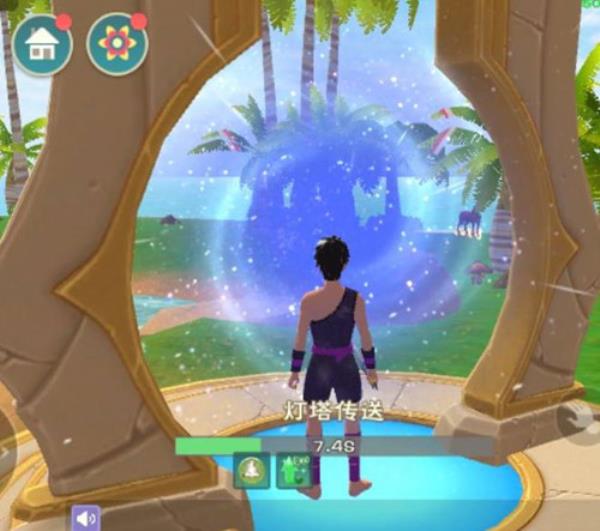Open the flower icon menu
Screen dimensions: 600x531
(x=116, y=44)
